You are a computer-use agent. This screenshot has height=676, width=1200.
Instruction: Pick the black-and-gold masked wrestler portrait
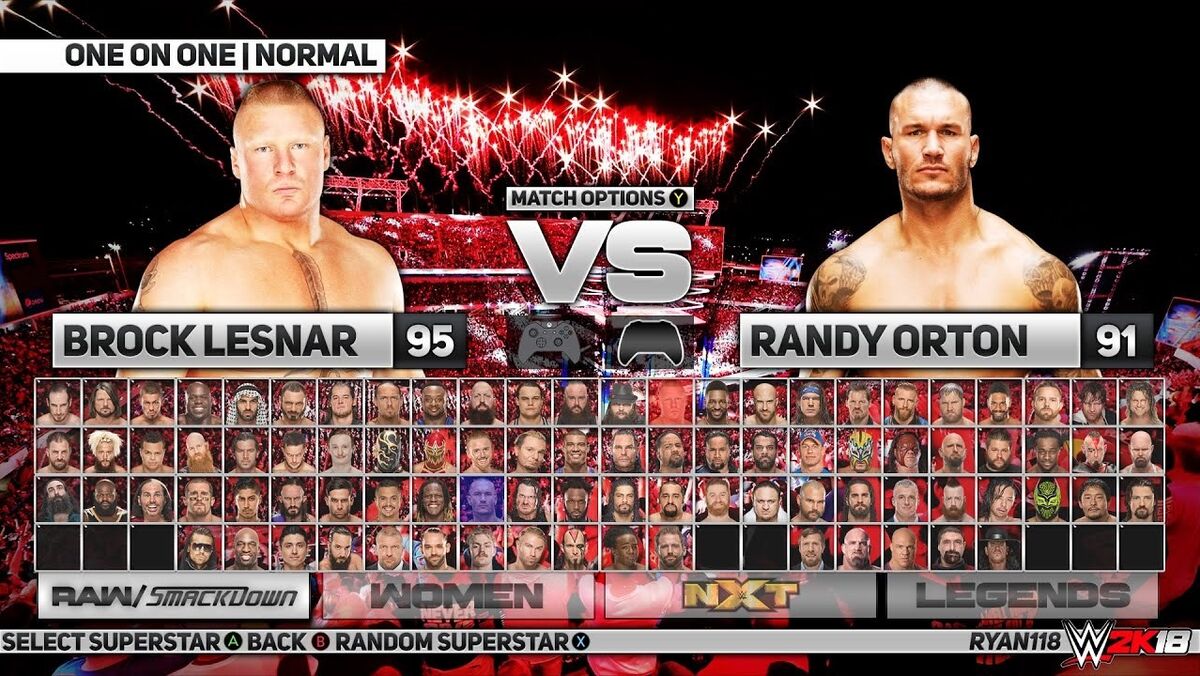tap(387, 450)
